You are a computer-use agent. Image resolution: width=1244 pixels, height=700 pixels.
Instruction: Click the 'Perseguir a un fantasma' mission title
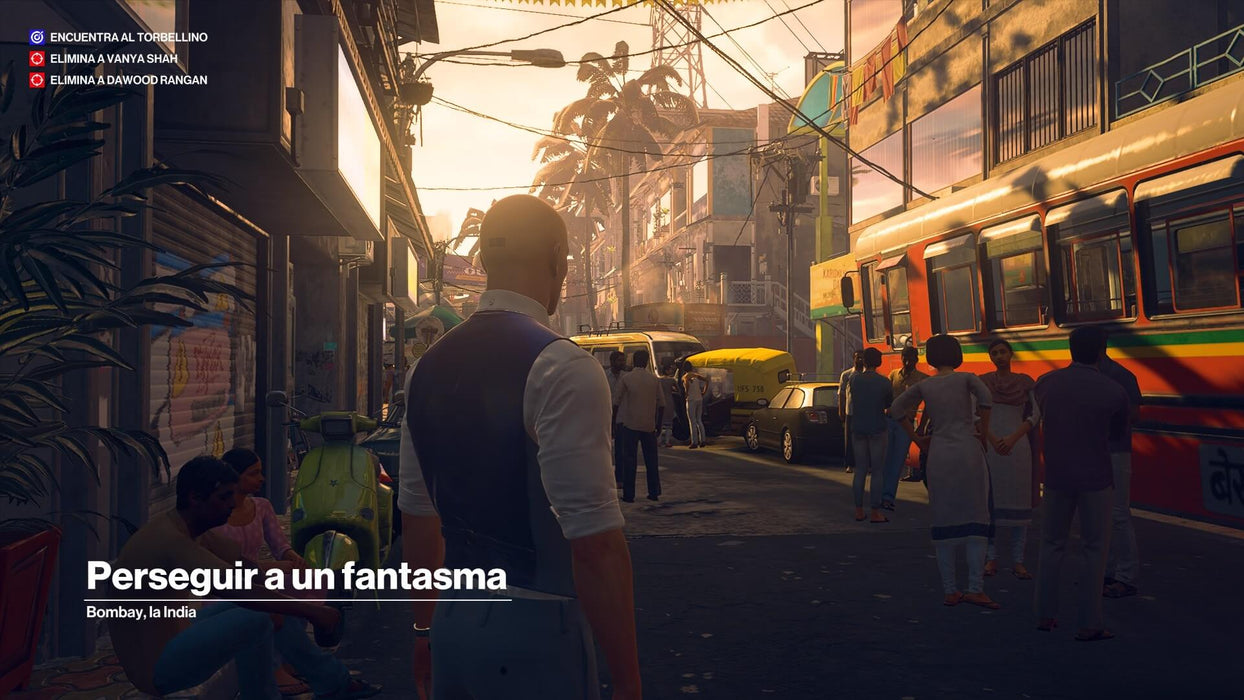tap(296, 577)
